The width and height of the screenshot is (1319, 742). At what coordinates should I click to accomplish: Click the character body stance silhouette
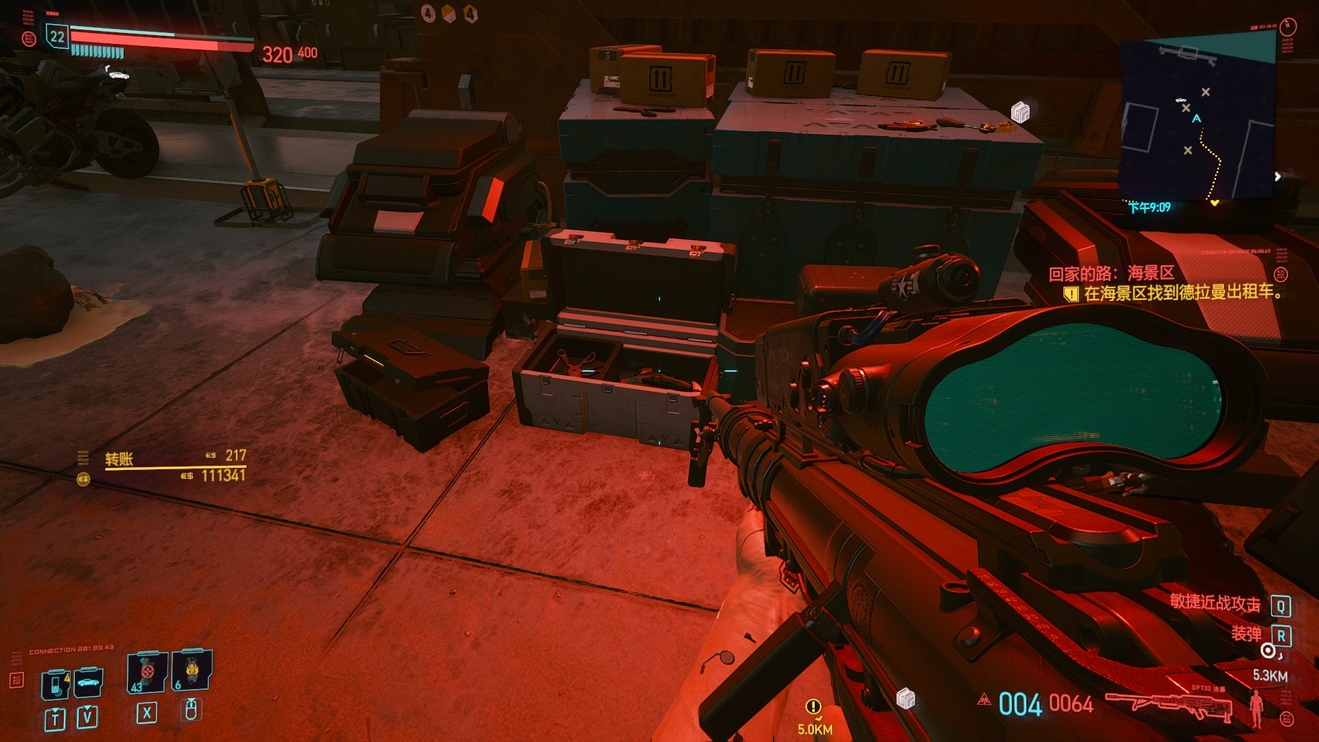(1256, 707)
